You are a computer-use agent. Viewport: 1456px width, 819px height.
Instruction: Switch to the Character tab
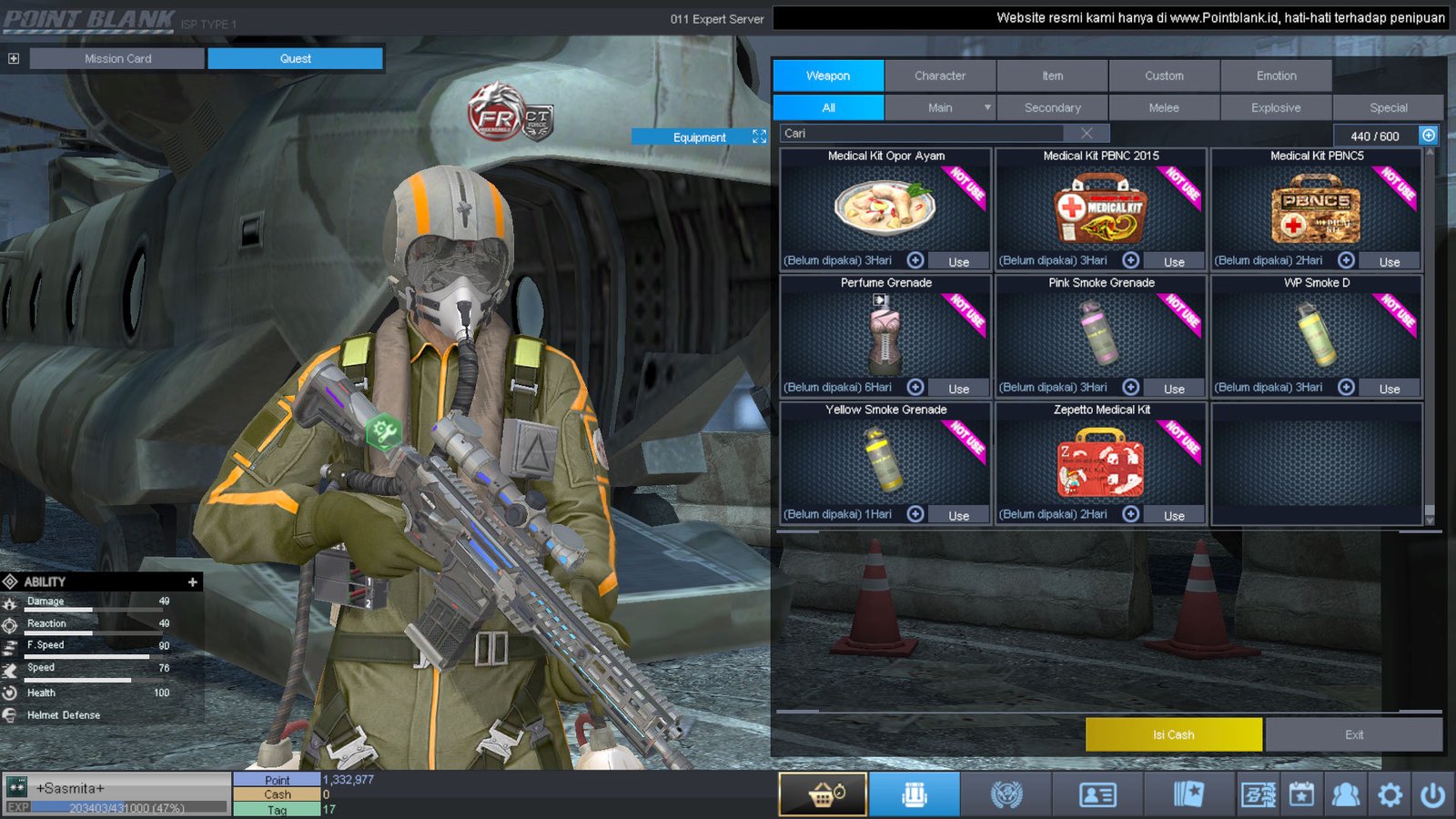[x=940, y=76]
